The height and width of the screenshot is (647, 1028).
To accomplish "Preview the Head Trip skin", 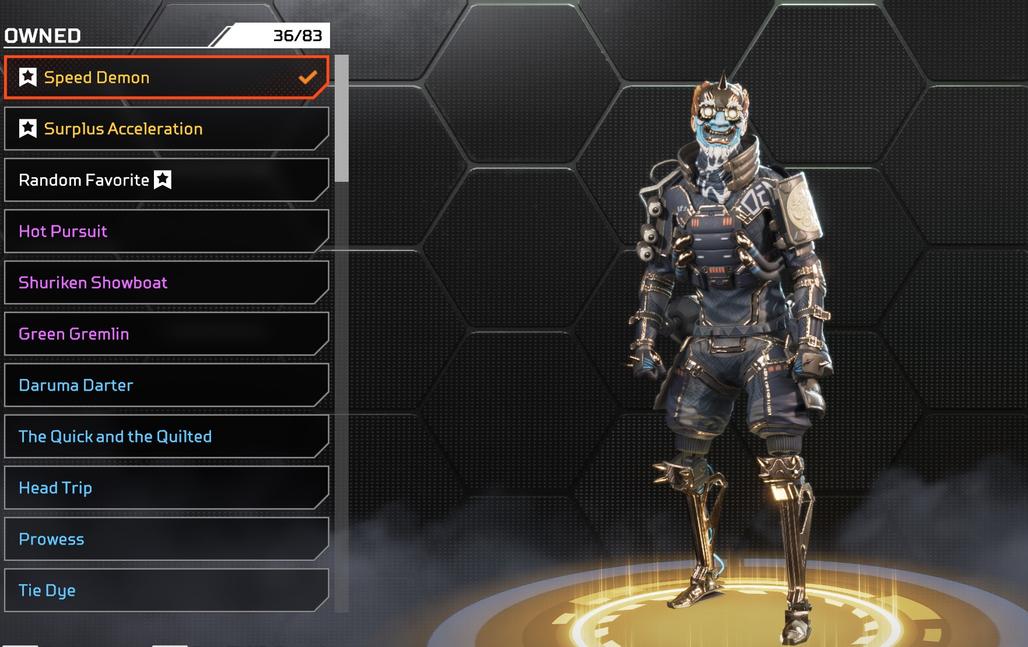I will (x=166, y=488).
